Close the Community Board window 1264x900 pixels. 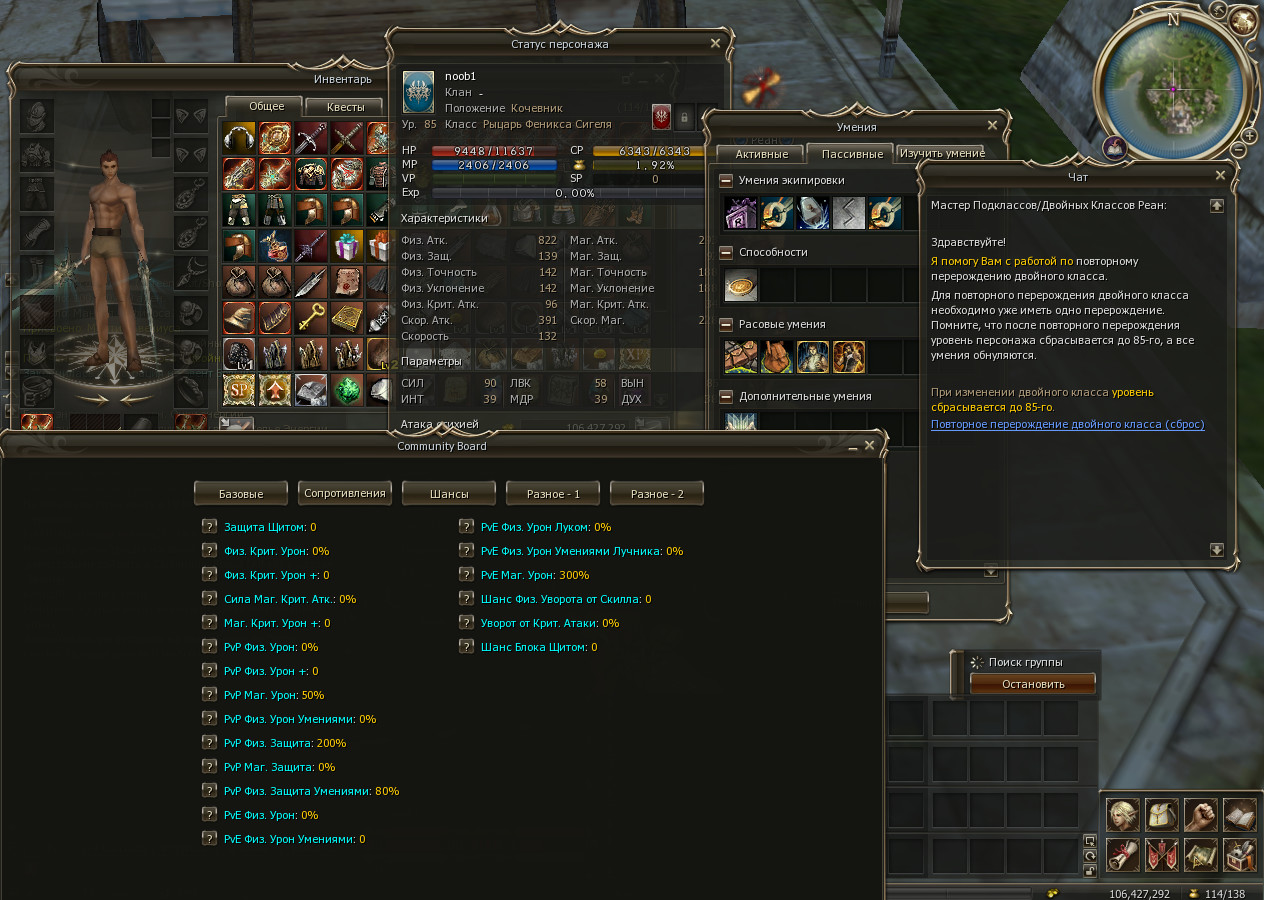870,446
